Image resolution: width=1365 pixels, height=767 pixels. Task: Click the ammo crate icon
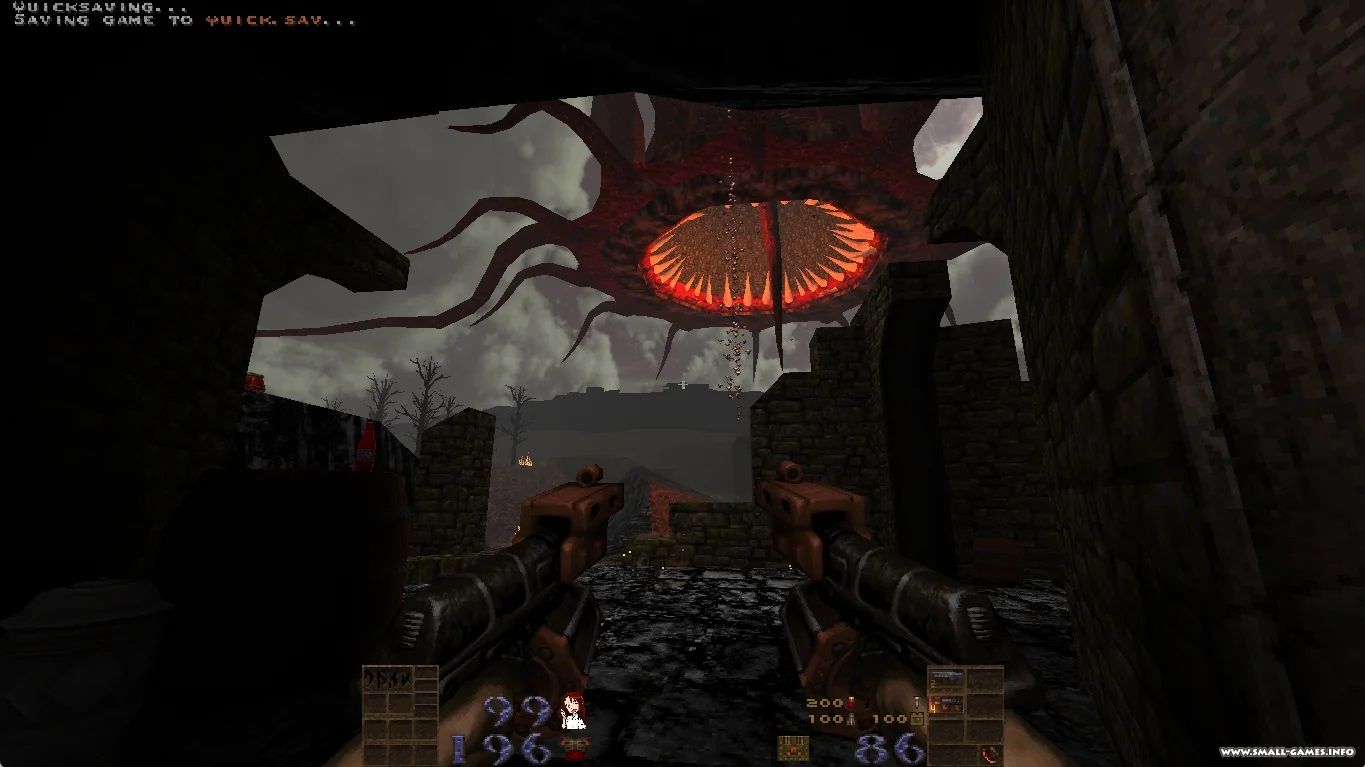(793, 747)
